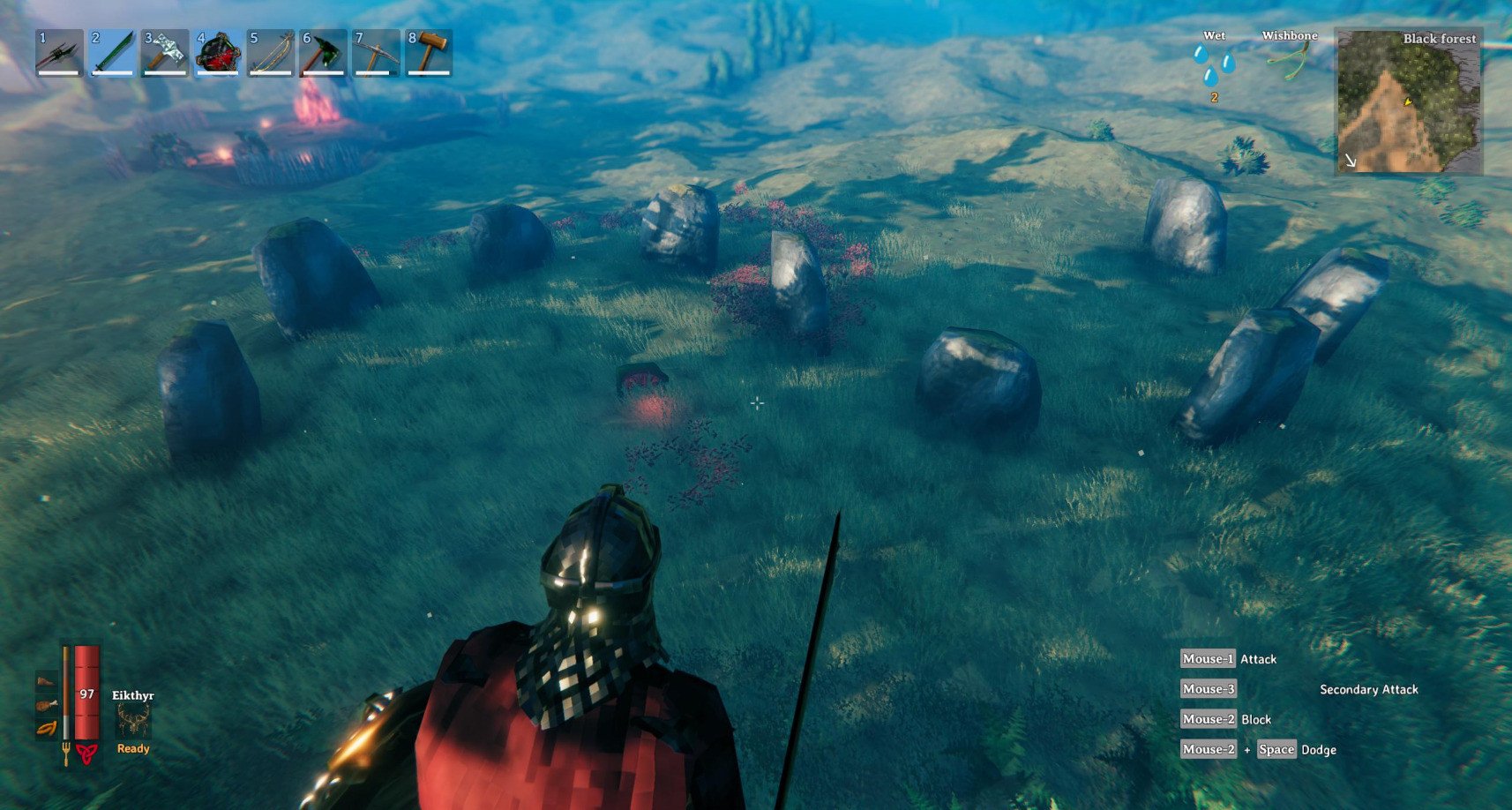Activate the Eikthyr forsaken power icon
This screenshot has width=1512, height=810.
point(133,721)
